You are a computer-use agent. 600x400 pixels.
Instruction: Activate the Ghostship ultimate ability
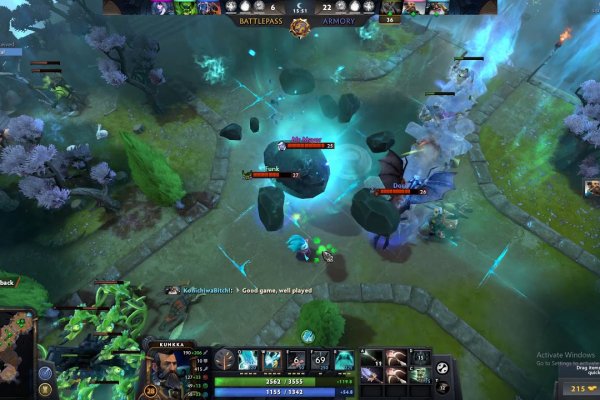pos(343,360)
